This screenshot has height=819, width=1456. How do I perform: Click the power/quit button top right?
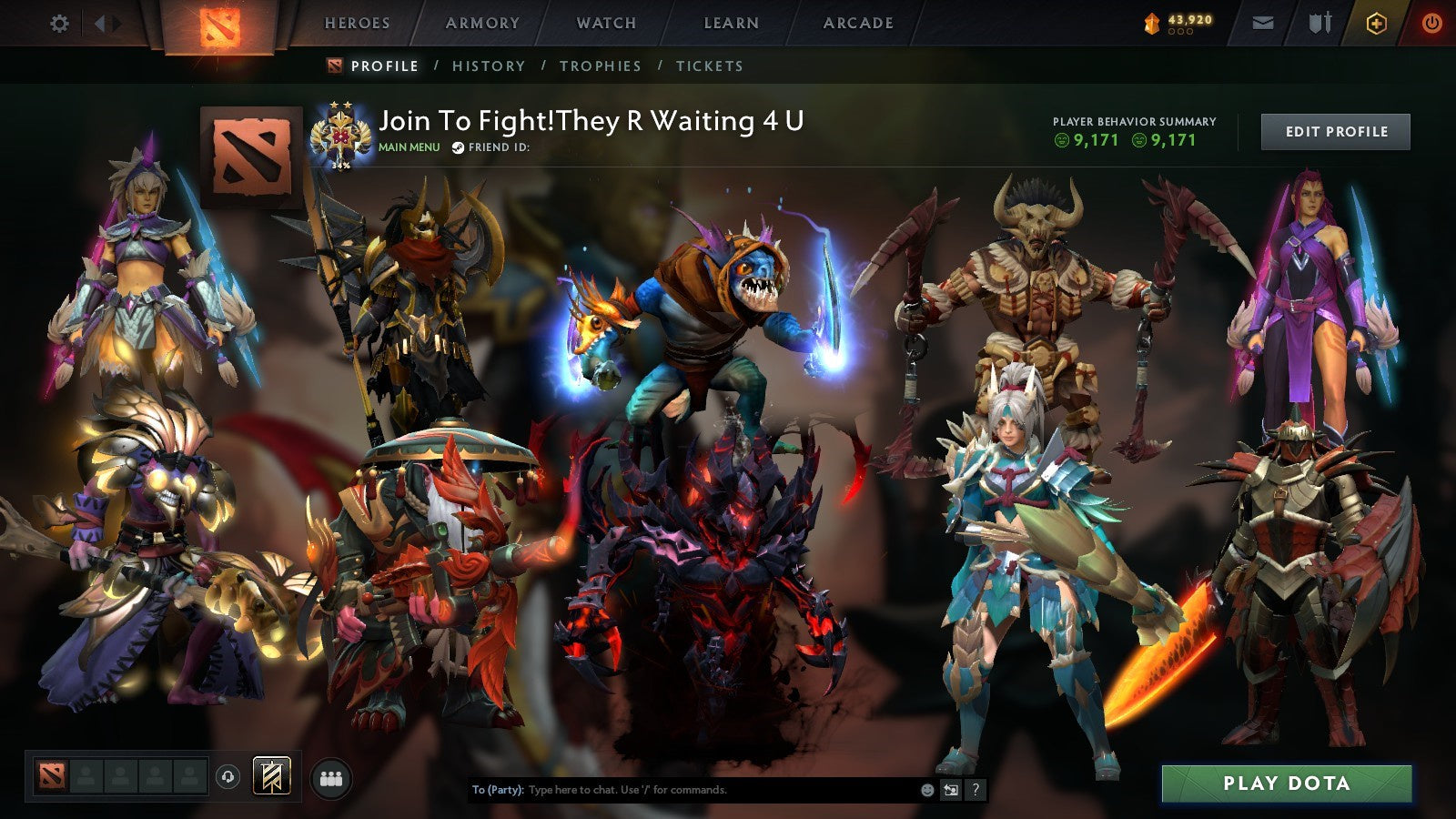point(1431,22)
